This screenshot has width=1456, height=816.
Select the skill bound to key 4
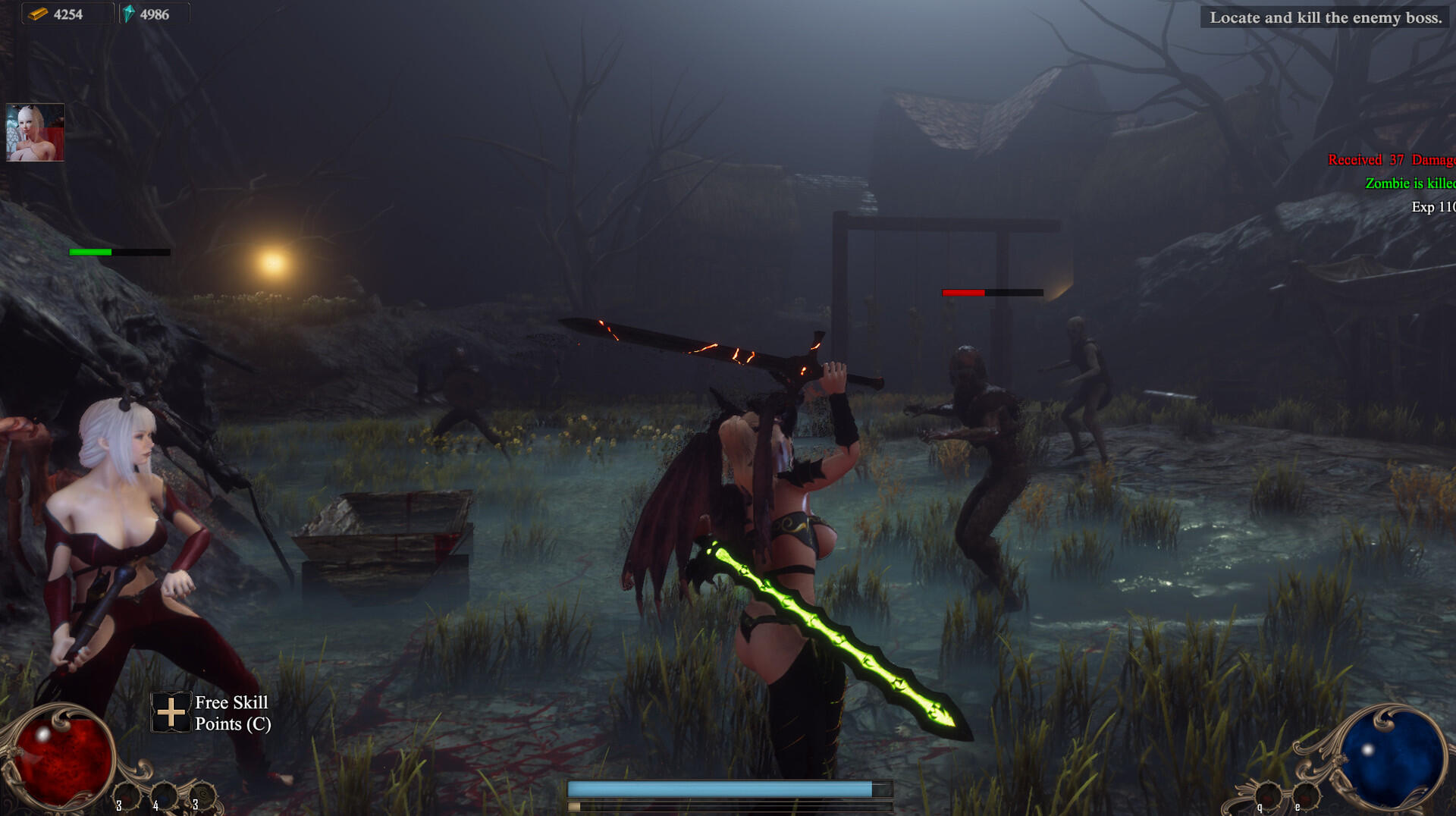[165, 796]
